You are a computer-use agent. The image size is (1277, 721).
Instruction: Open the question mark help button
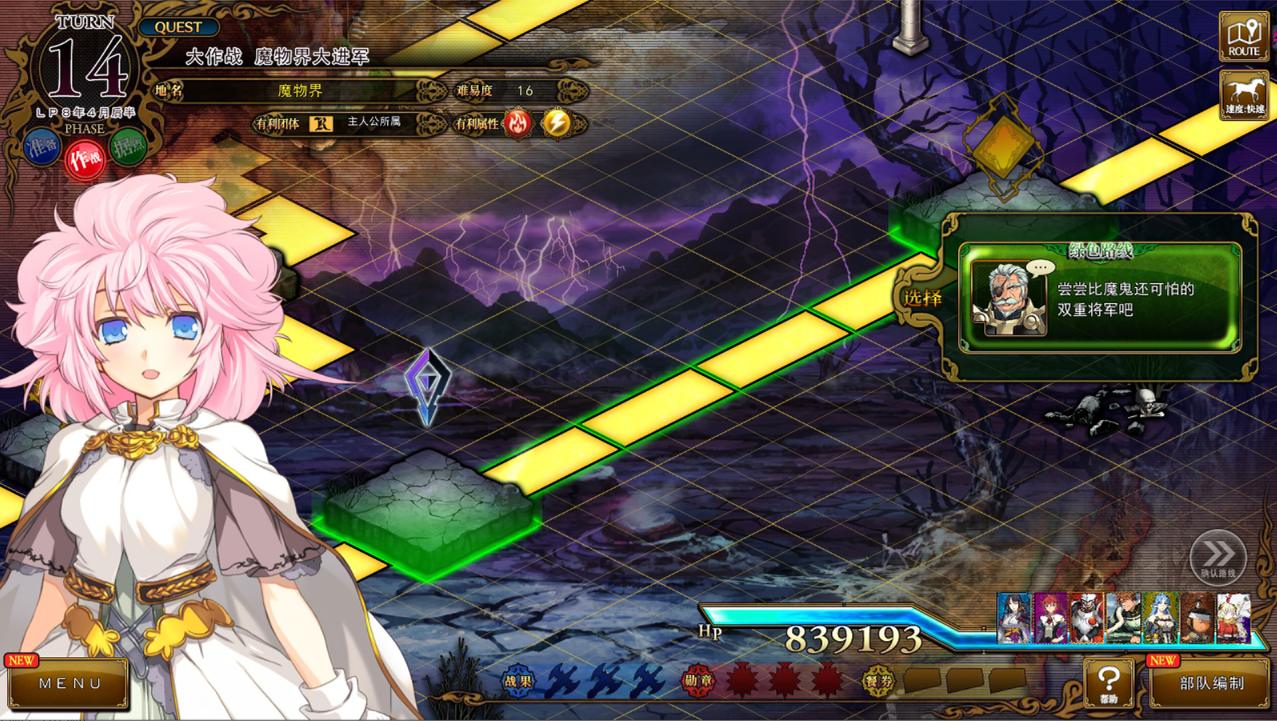(x=1108, y=683)
